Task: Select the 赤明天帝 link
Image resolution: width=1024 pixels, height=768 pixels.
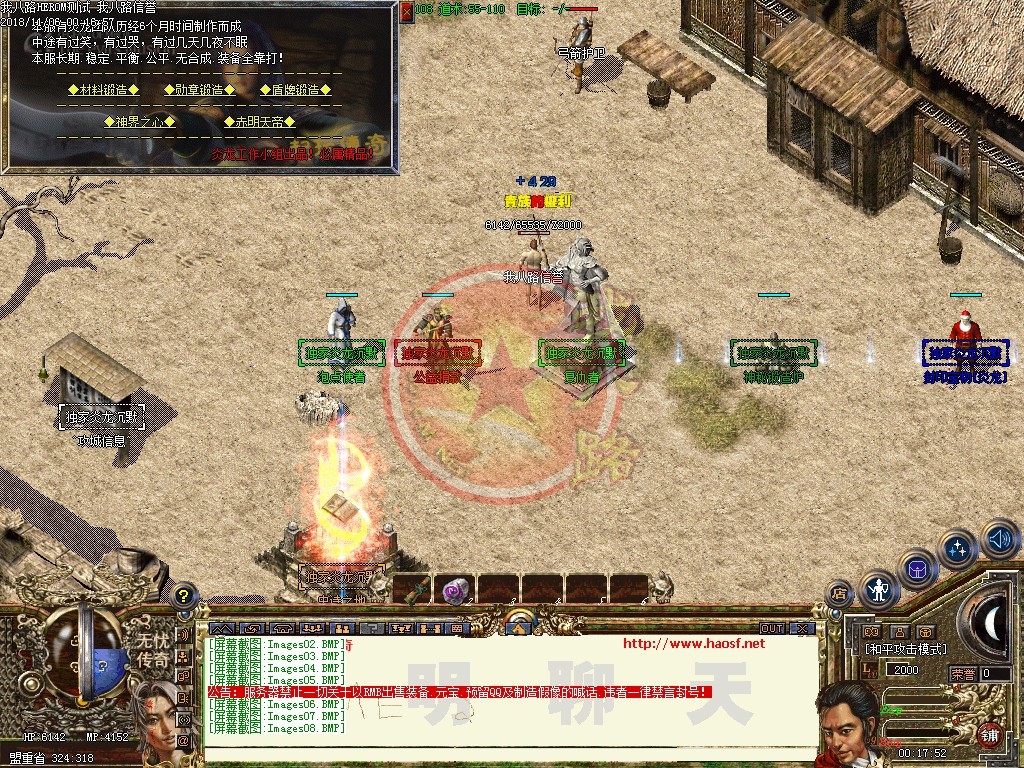Action: pos(259,122)
